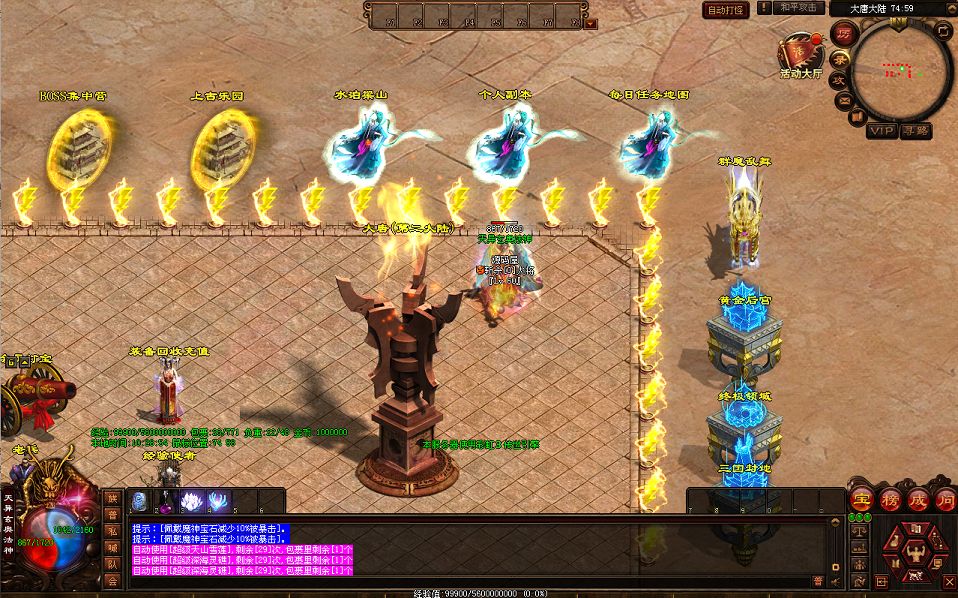Switch to the 私 private chat channel
The image size is (958, 598).
pyautogui.click(x=113, y=531)
